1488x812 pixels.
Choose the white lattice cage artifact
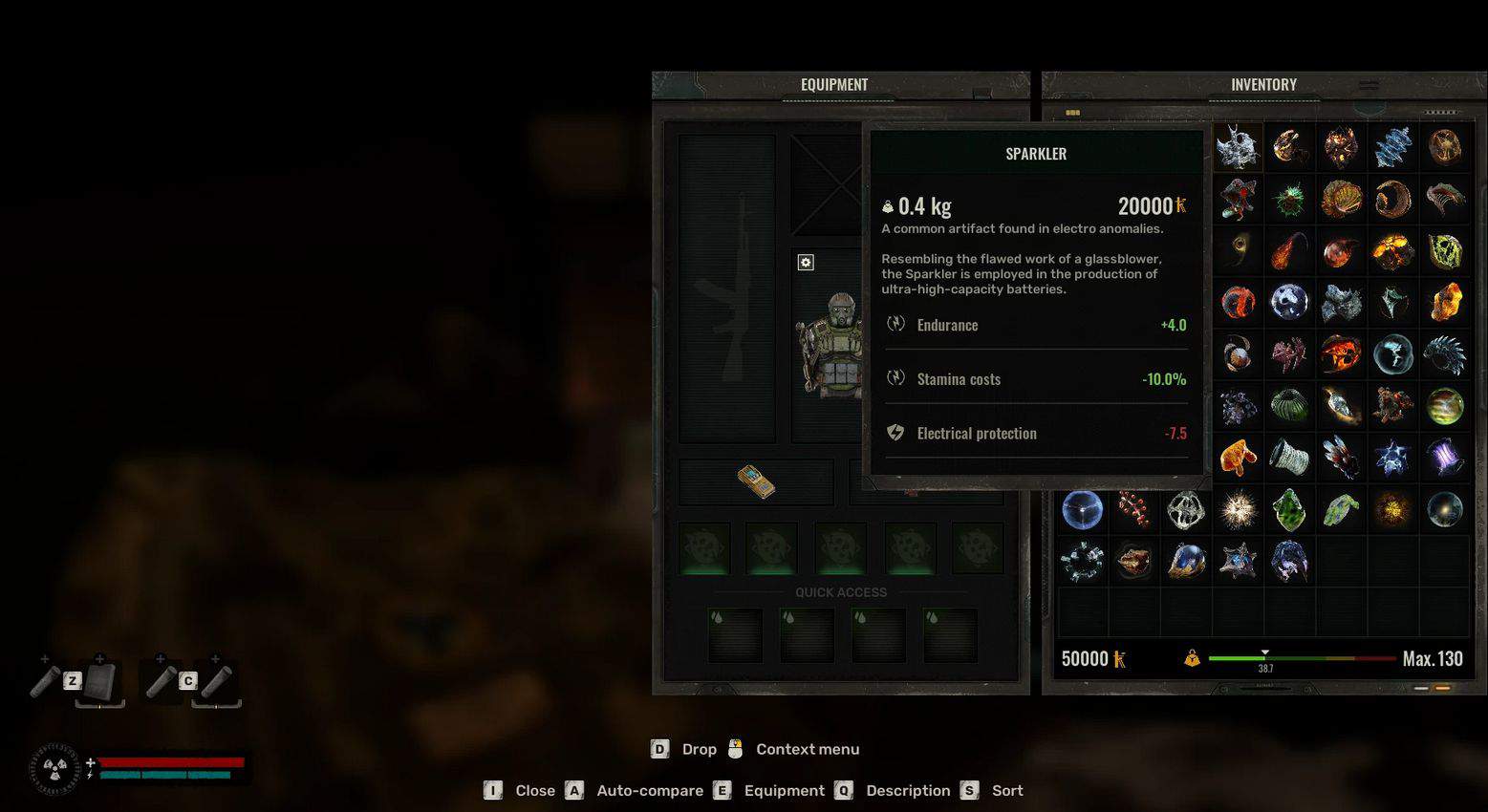coord(1186,510)
